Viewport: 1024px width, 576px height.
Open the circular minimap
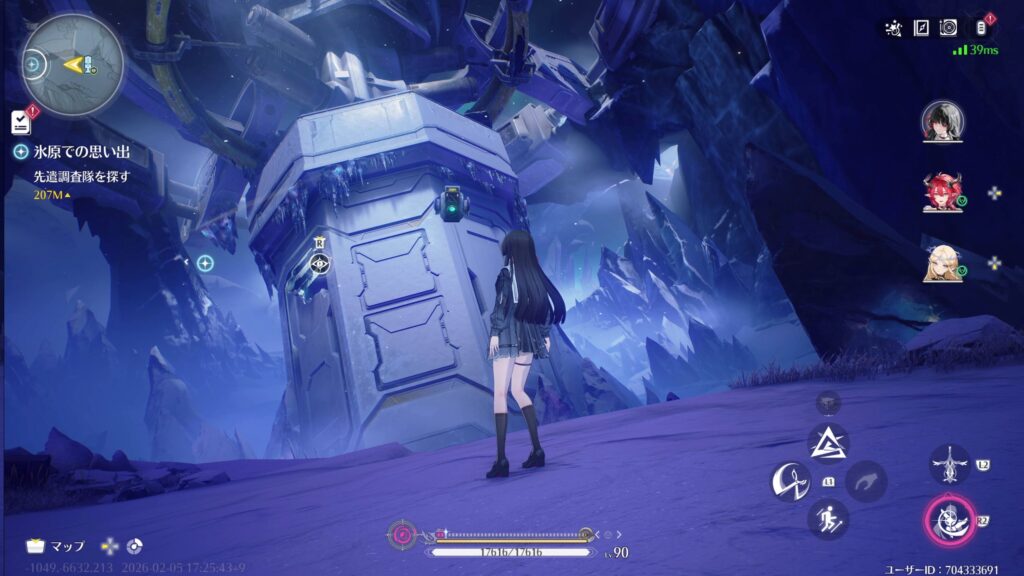point(73,64)
